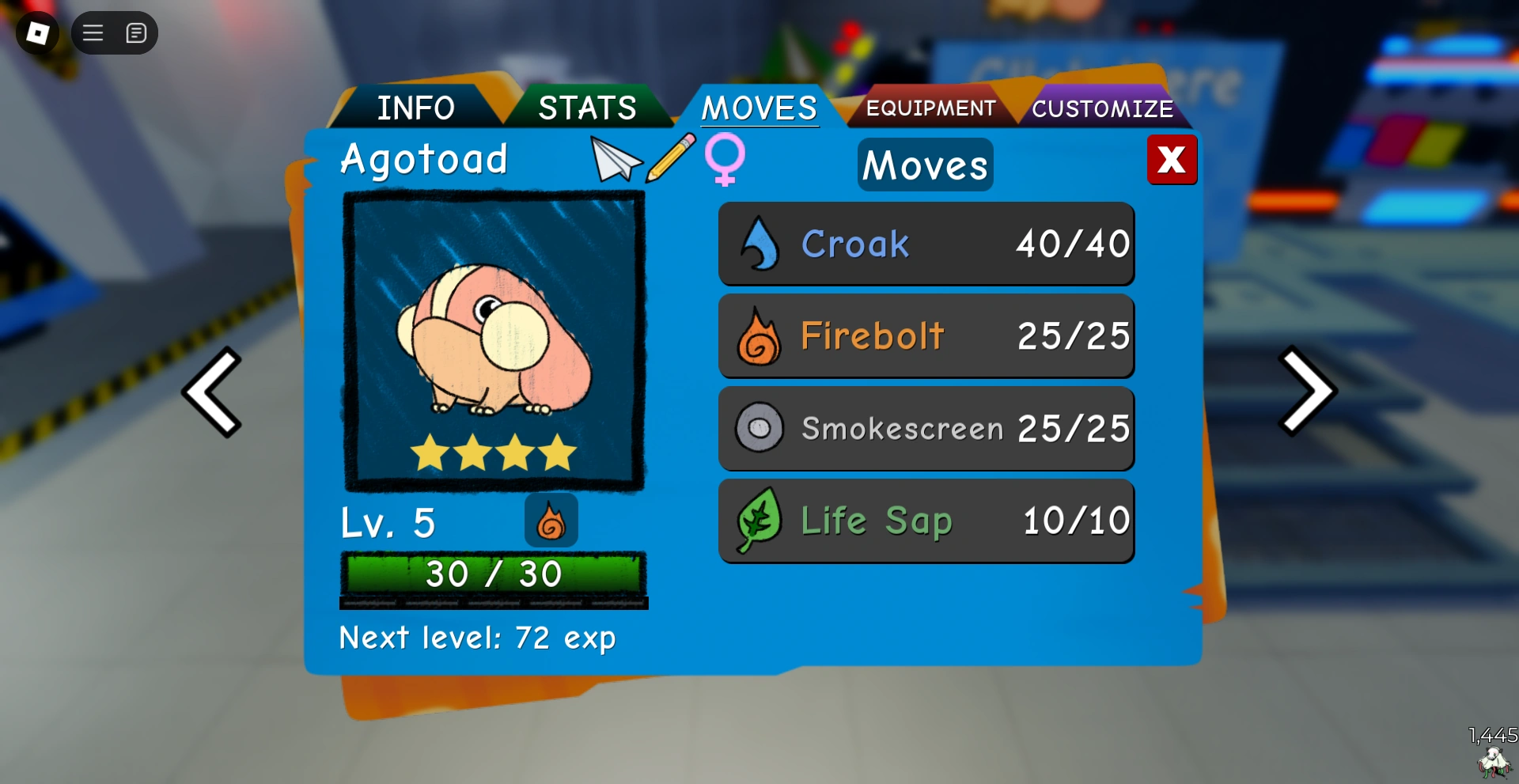Click the document icon in the top bar
Screen dimensions: 1519x784
(136, 33)
